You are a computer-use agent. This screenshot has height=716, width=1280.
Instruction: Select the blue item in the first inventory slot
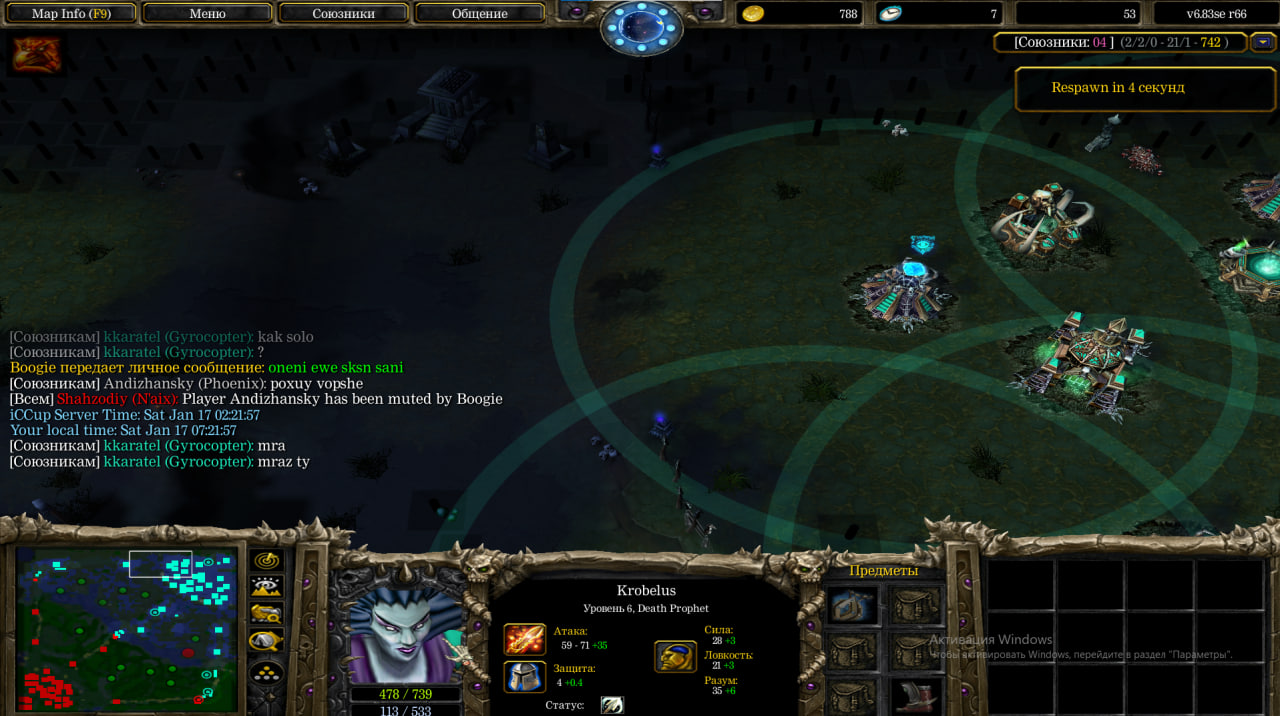pos(853,606)
